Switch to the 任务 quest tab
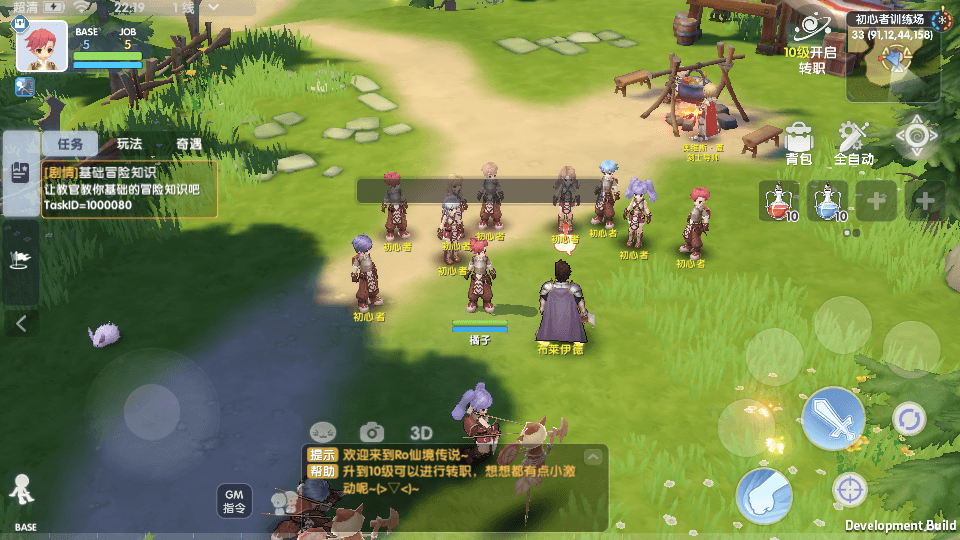The width and height of the screenshot is (960, 540). click(70, 144)
